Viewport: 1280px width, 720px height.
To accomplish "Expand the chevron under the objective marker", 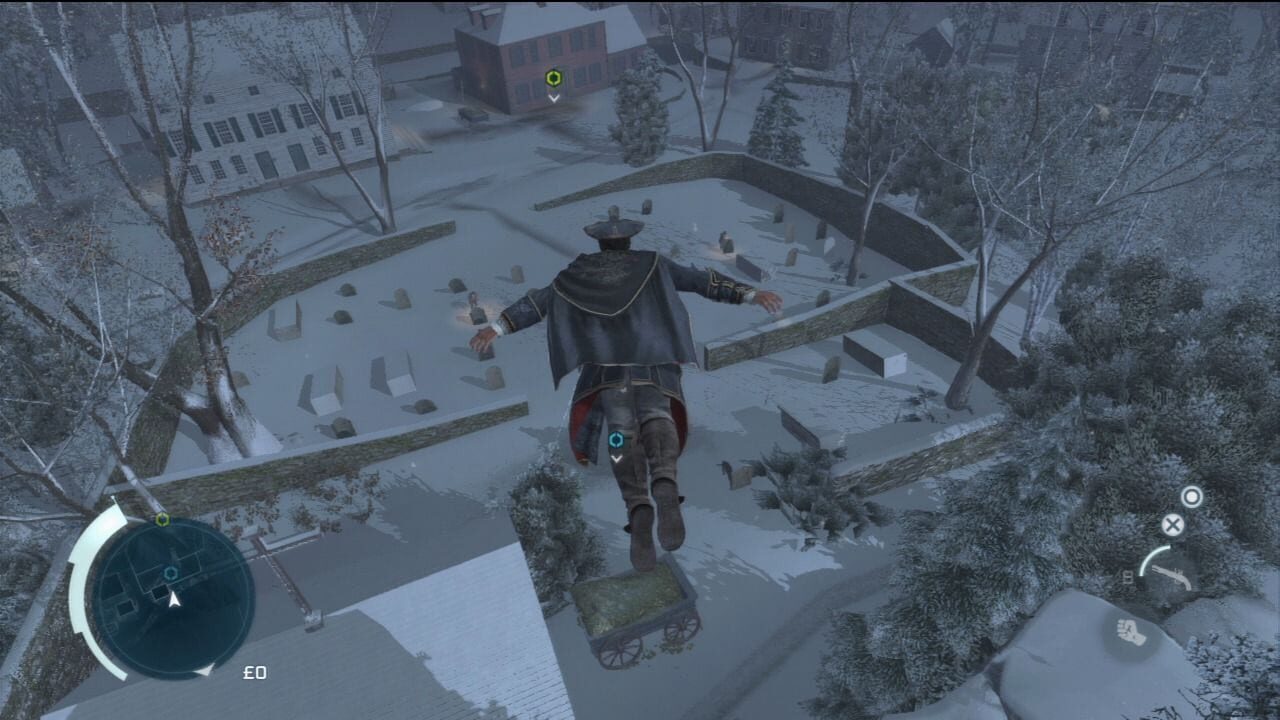I will coord(555,97).
